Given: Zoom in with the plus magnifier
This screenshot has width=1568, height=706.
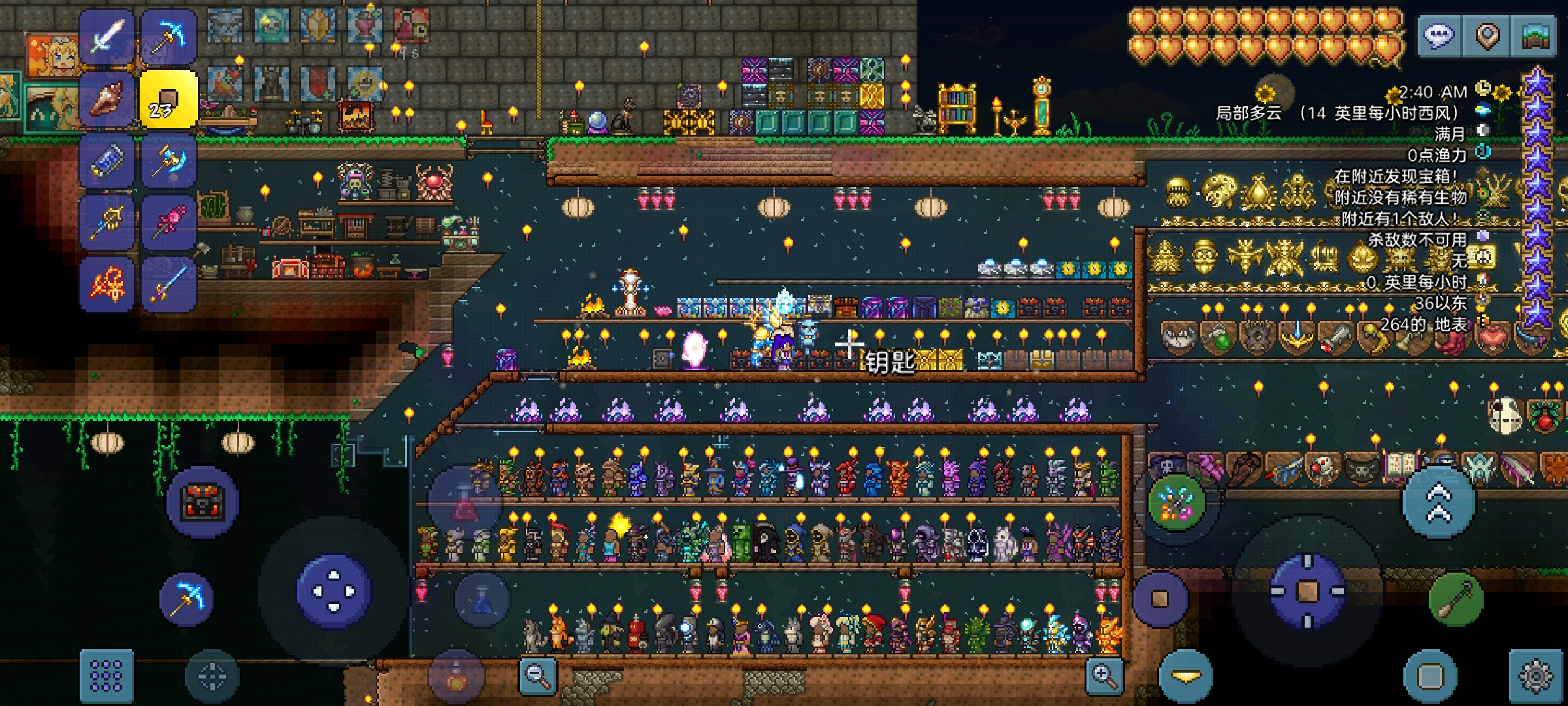Looking at the screenshot, I should [1104, 676].
